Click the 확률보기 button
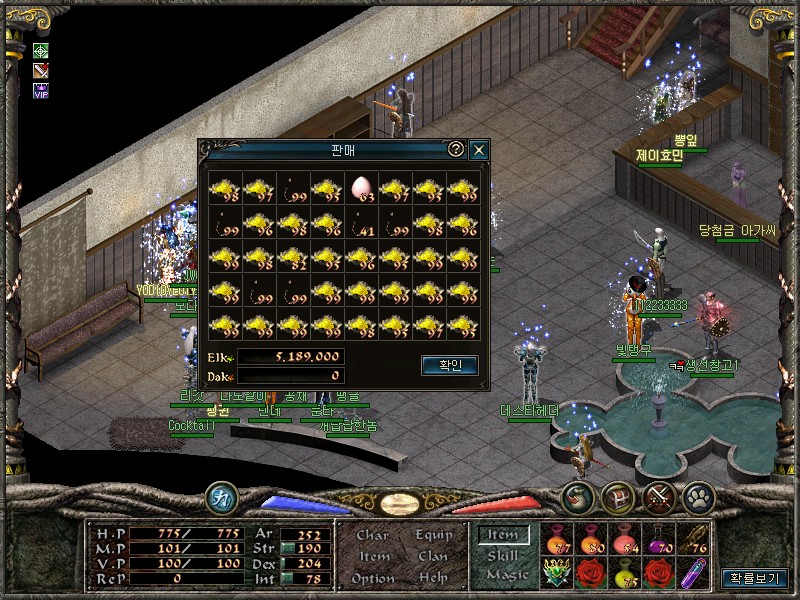 click(753, 578)
